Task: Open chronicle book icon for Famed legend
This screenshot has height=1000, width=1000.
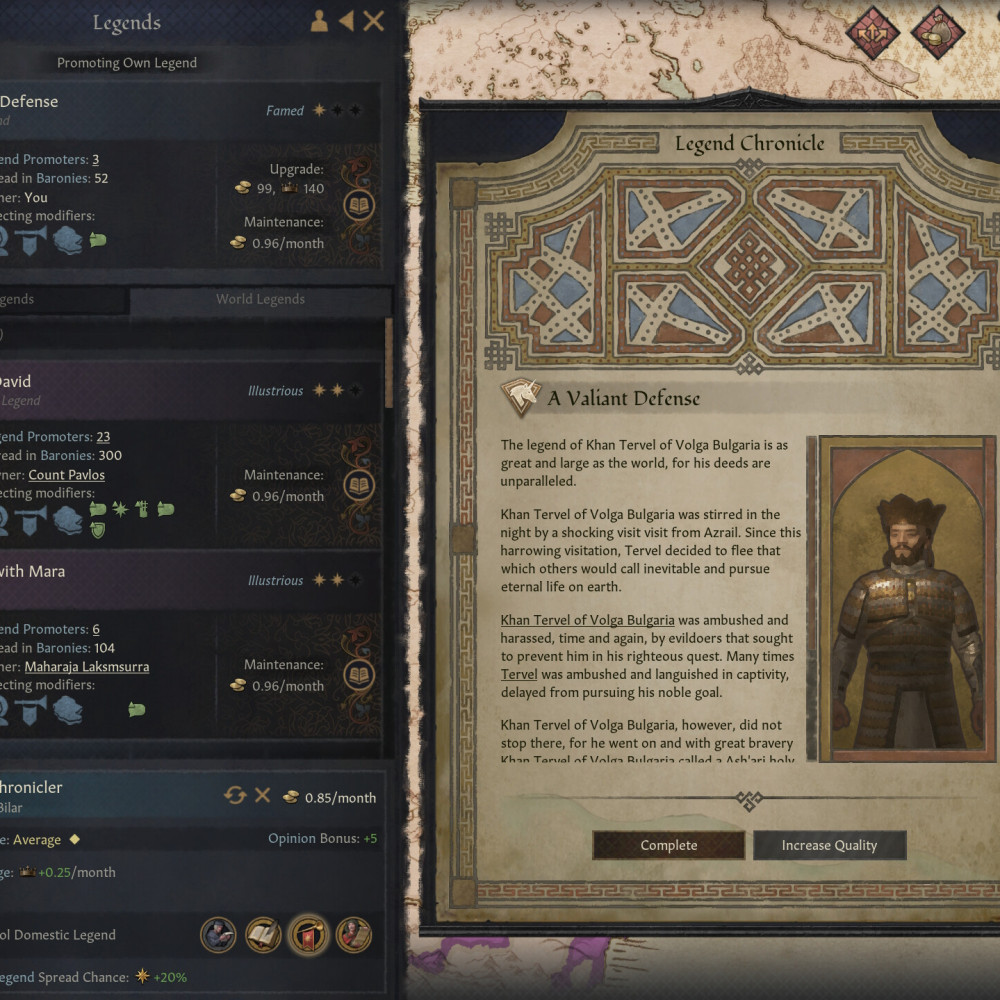Action: (359, 205)
